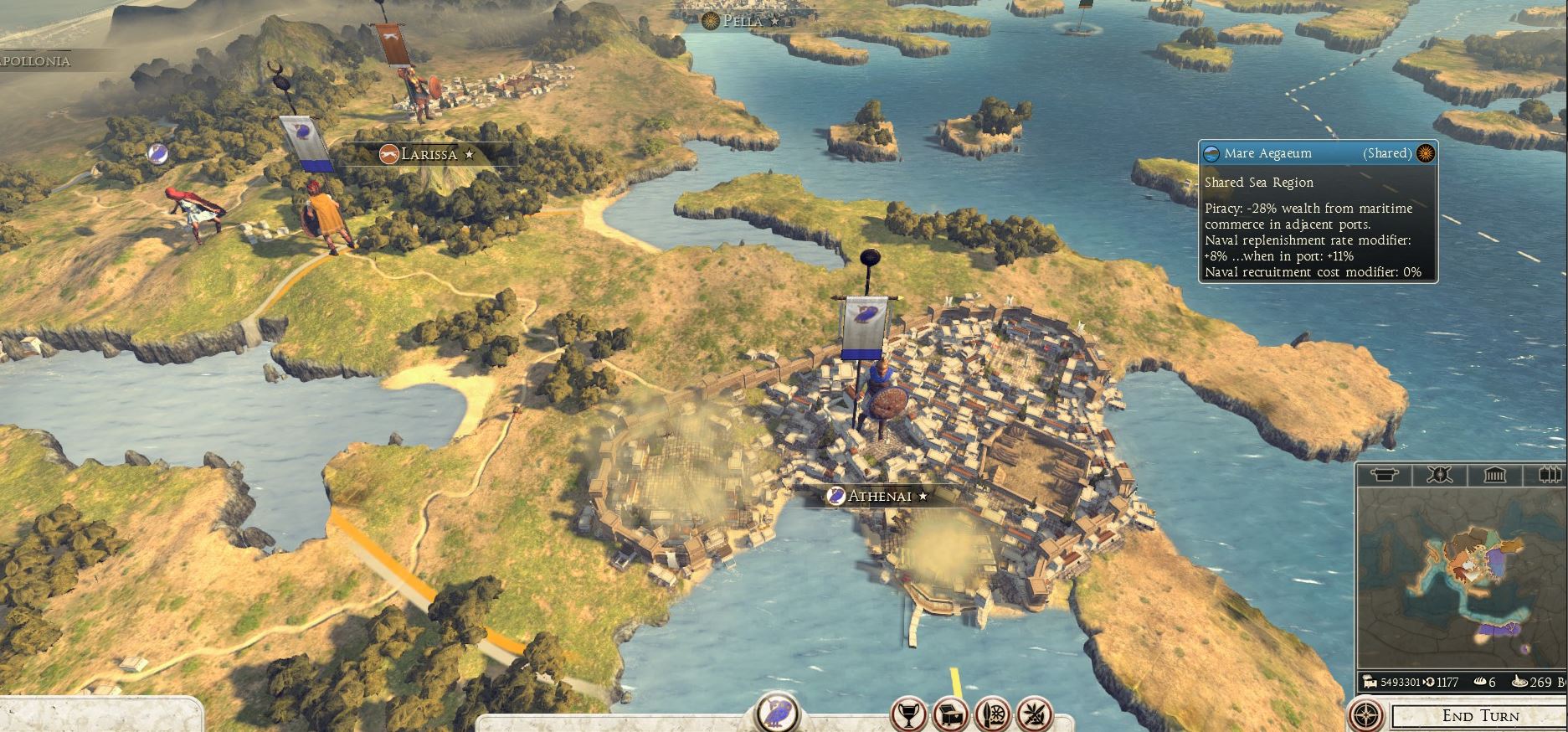Open the scroll tab above the minimap
Screen dimensions: 1568x732
(1385, 476)
